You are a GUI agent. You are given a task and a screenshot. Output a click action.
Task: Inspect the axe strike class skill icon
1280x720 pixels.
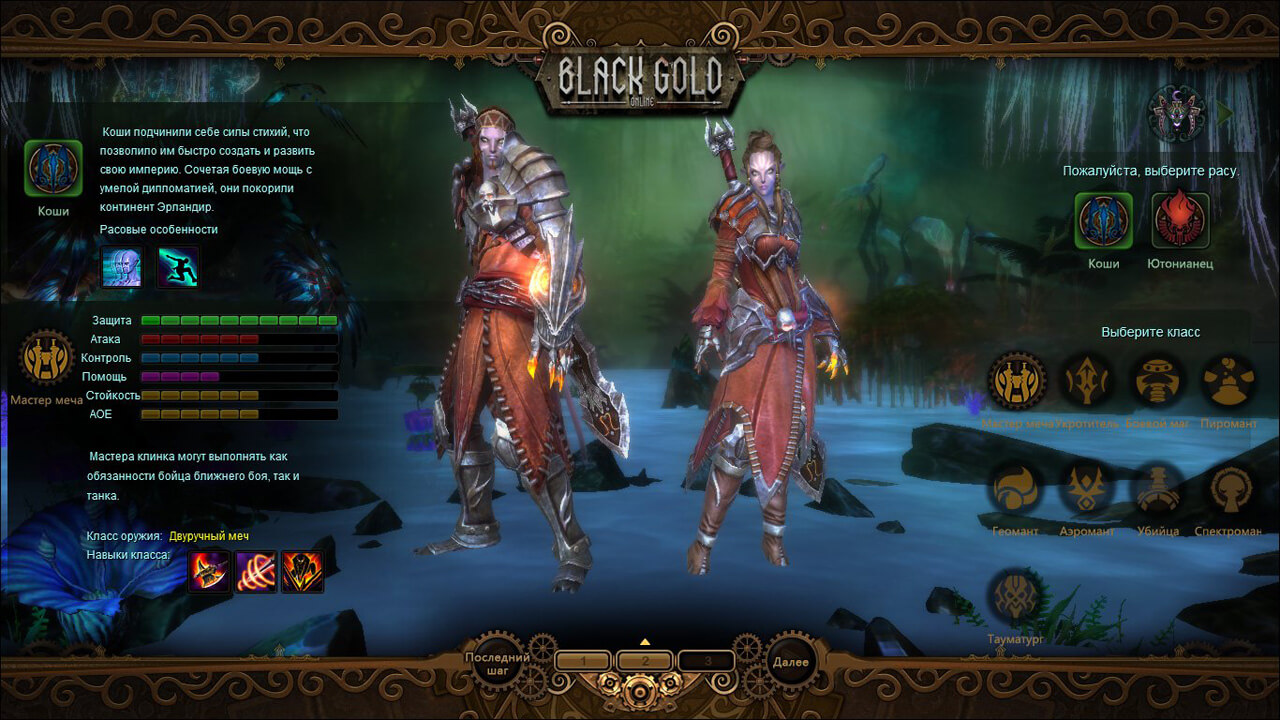[209, 572]
